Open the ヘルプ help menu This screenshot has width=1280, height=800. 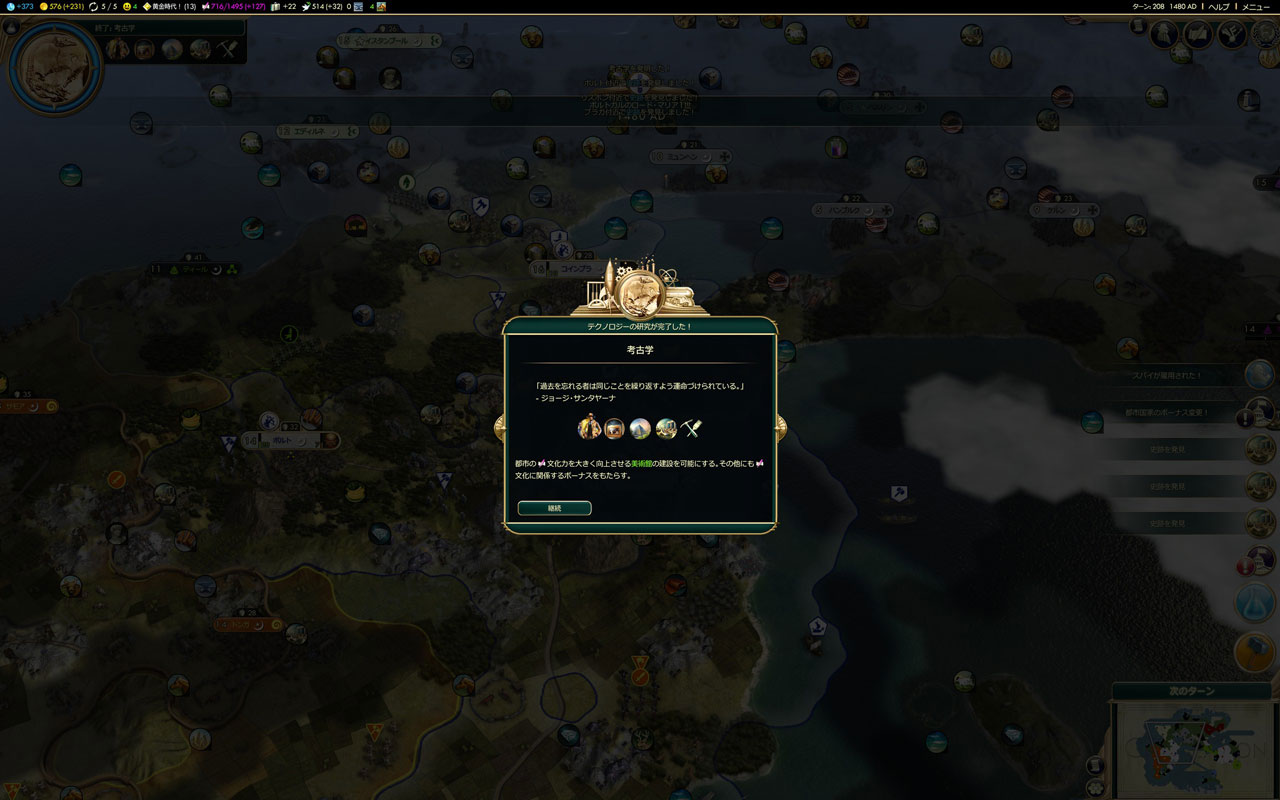pos(1219,6)
